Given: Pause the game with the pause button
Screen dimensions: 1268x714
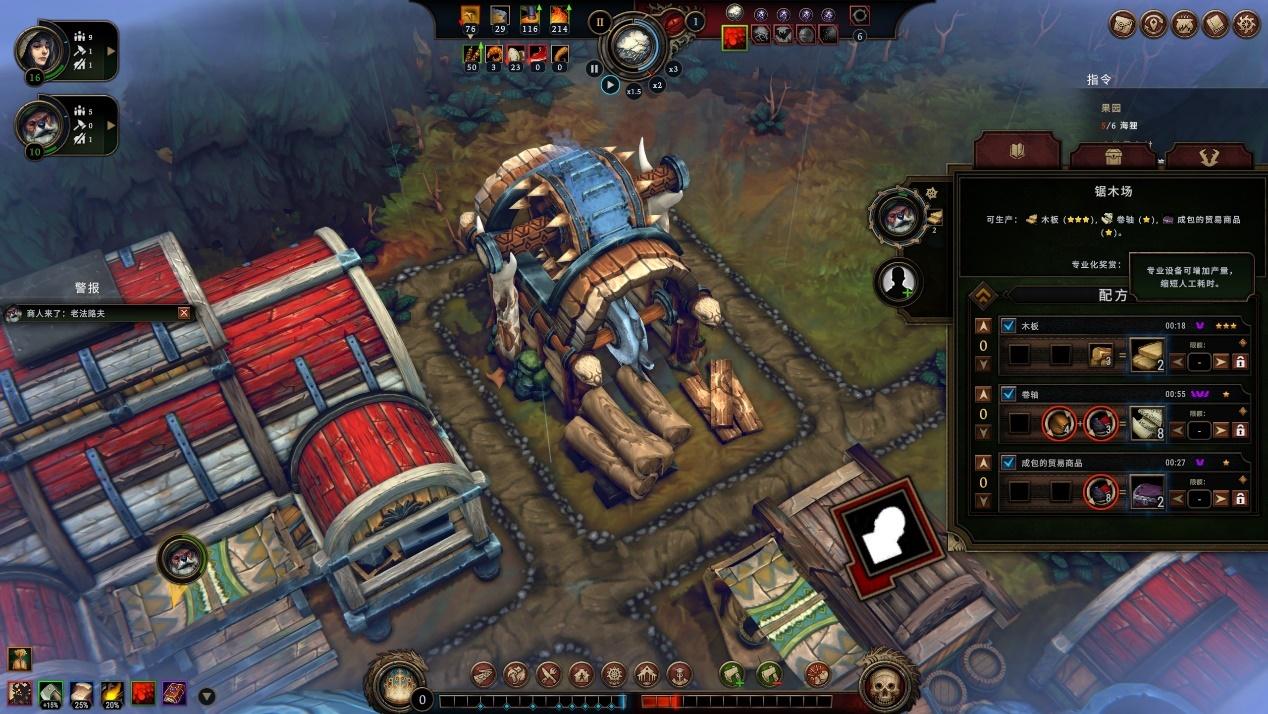Looking at the screenshot, I should click(594, 69).
